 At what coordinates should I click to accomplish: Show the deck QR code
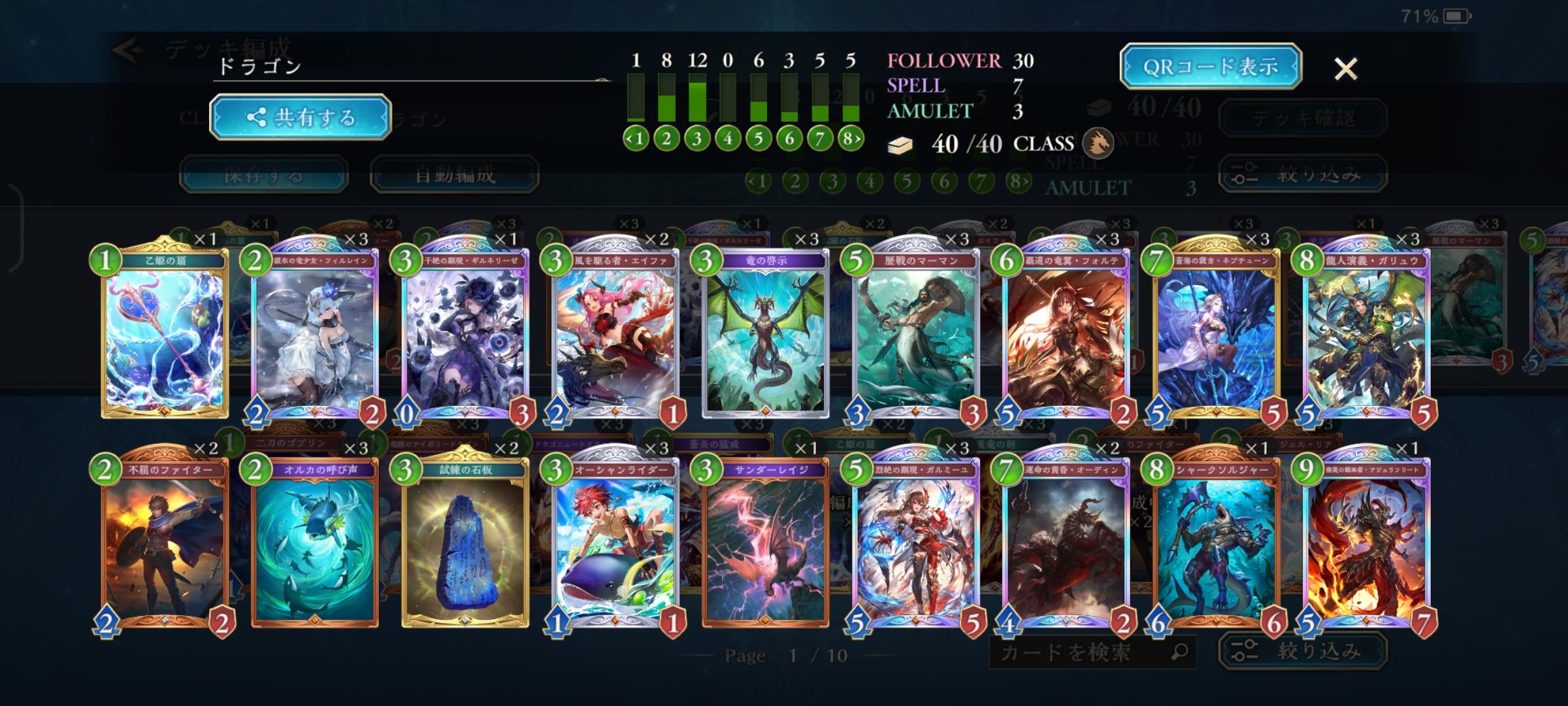click(1210, 67)
